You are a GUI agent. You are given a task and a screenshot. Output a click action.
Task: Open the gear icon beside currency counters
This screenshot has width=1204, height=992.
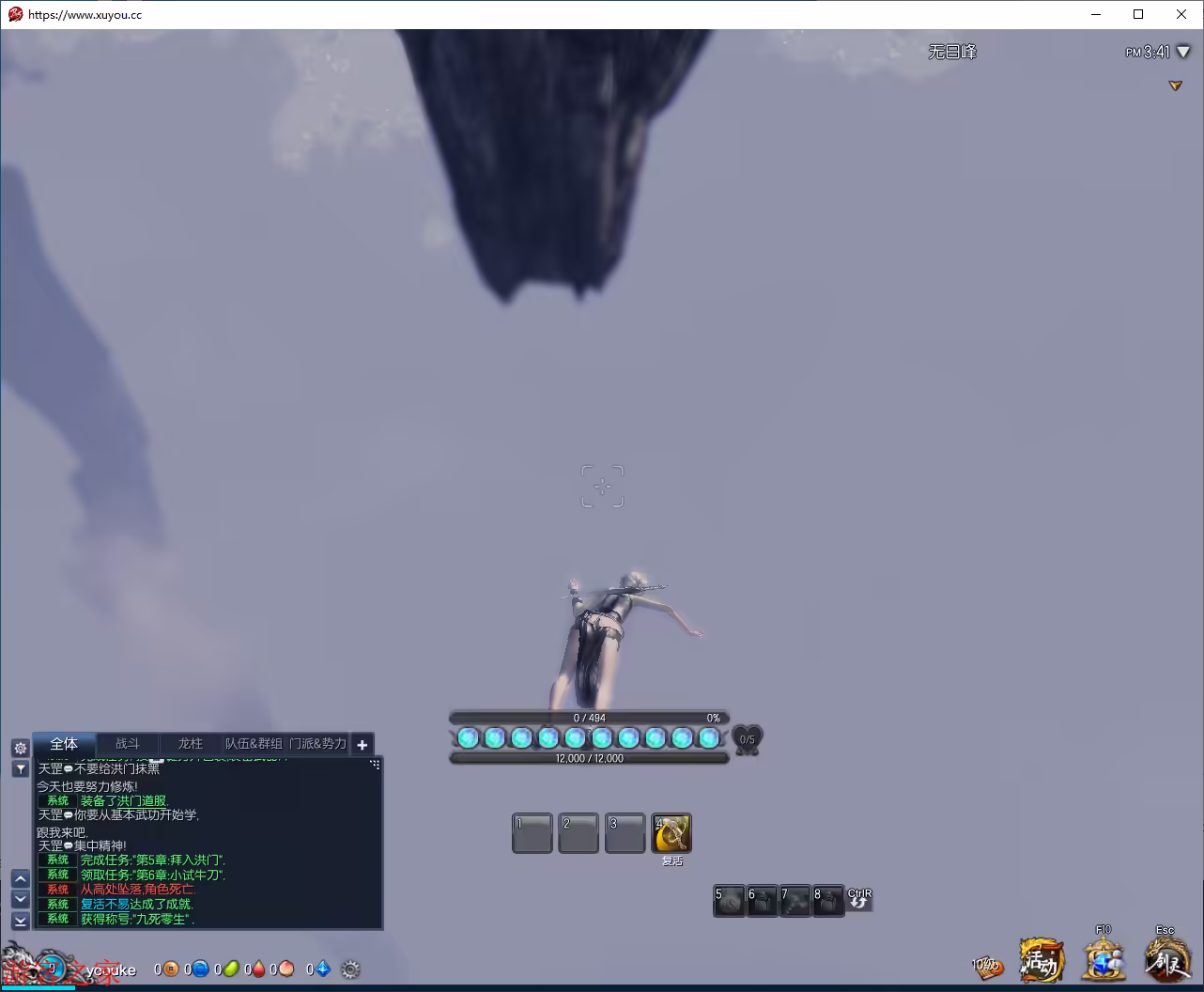point(350,969)
